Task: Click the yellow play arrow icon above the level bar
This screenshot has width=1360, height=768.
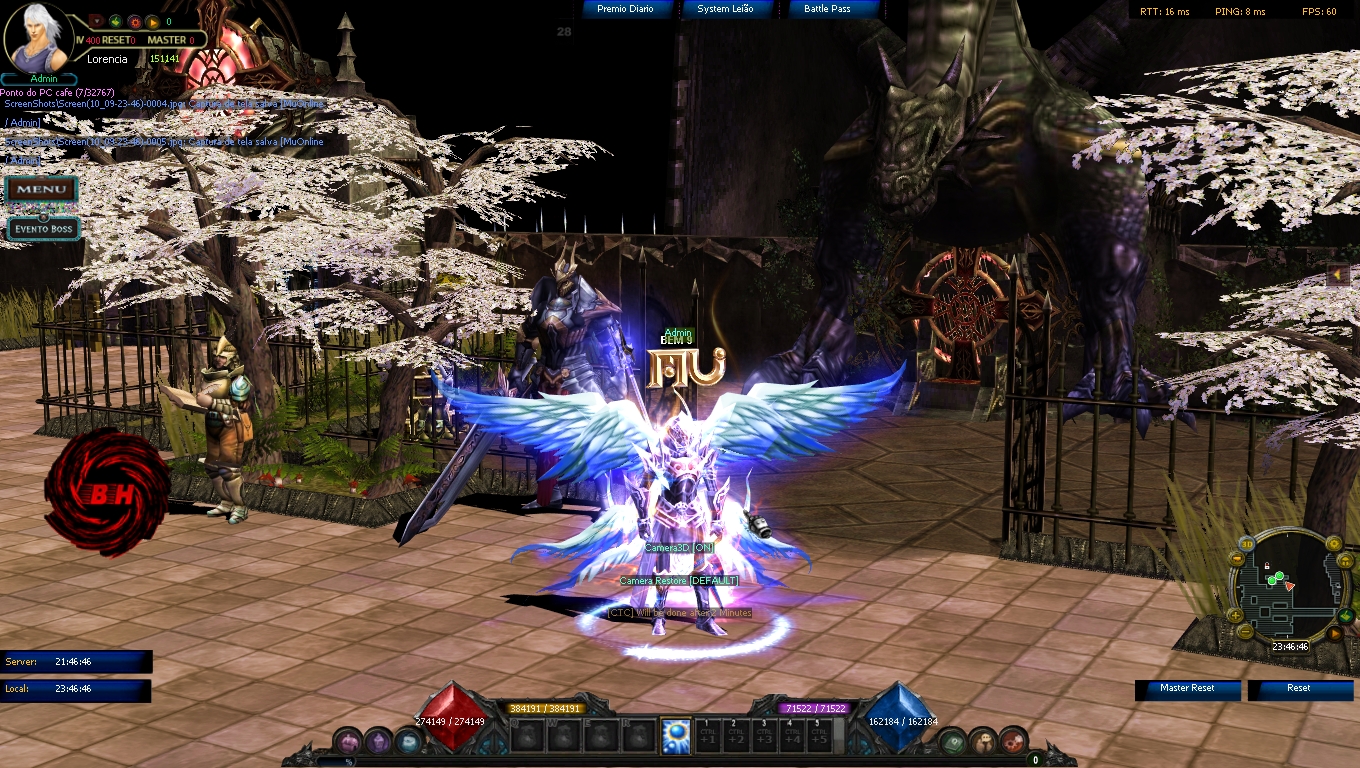Action: coord(153,21)
